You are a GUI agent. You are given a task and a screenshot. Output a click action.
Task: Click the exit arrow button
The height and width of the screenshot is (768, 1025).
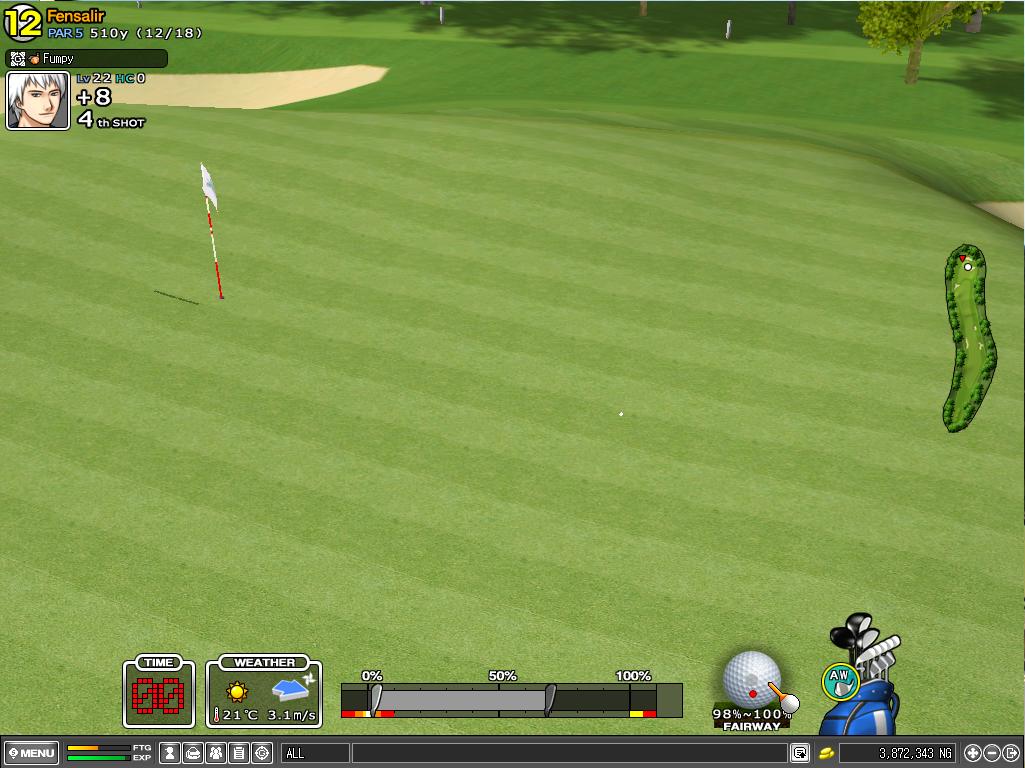coord(1010,753)
